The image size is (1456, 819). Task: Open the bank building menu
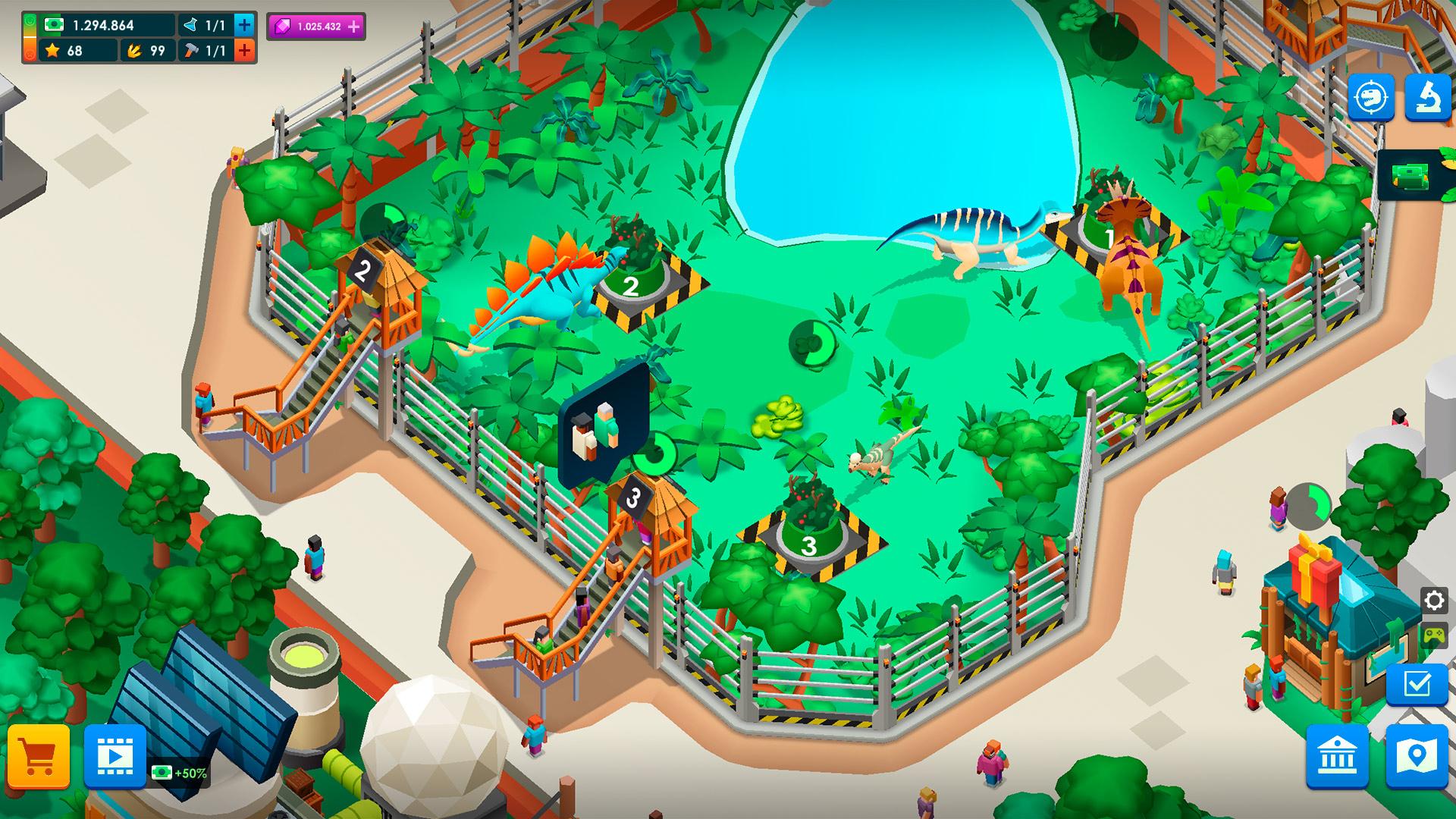click(1337, 756)
